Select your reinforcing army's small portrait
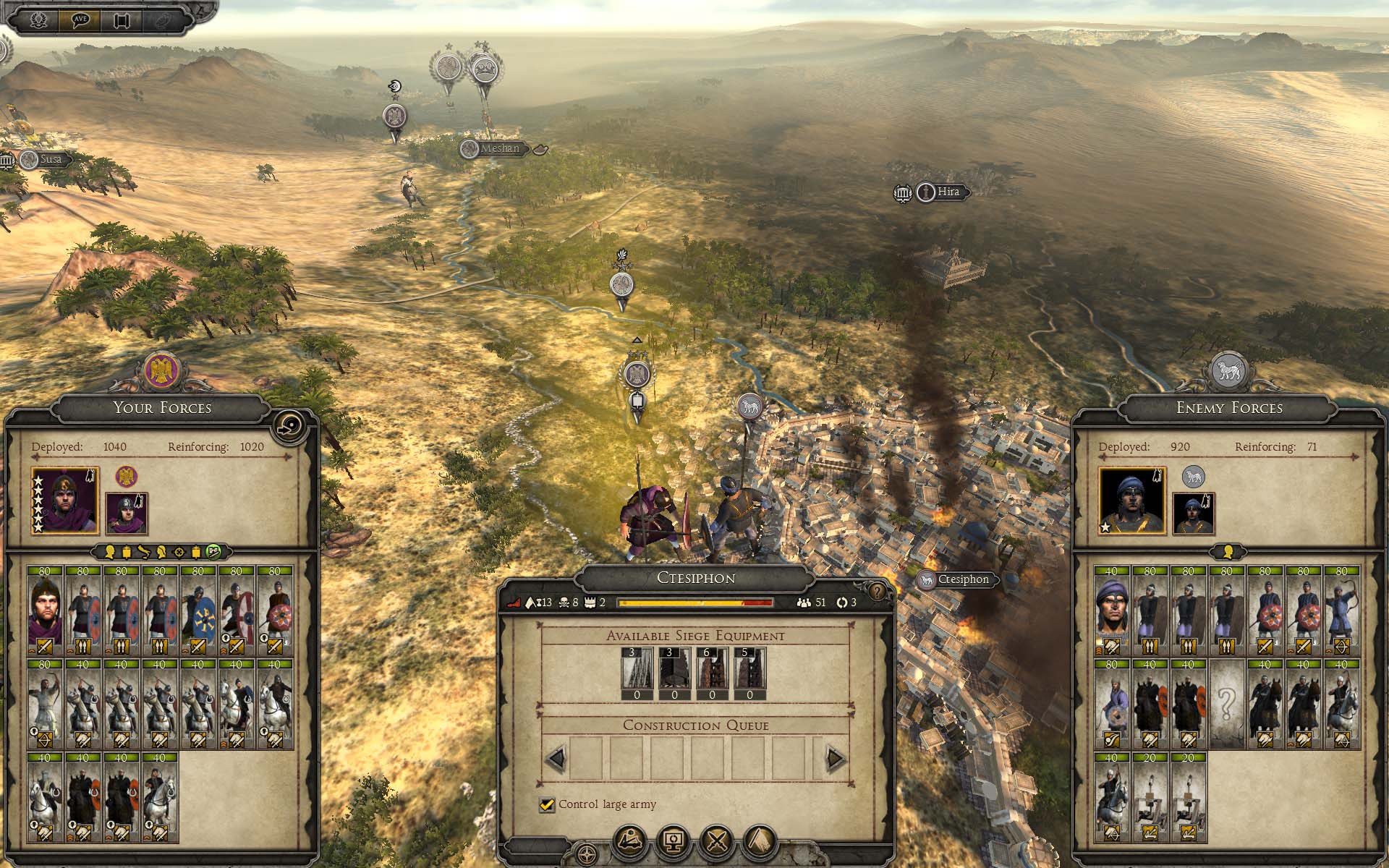Viewport: 1389px width, 868px height. coord(127,512)
